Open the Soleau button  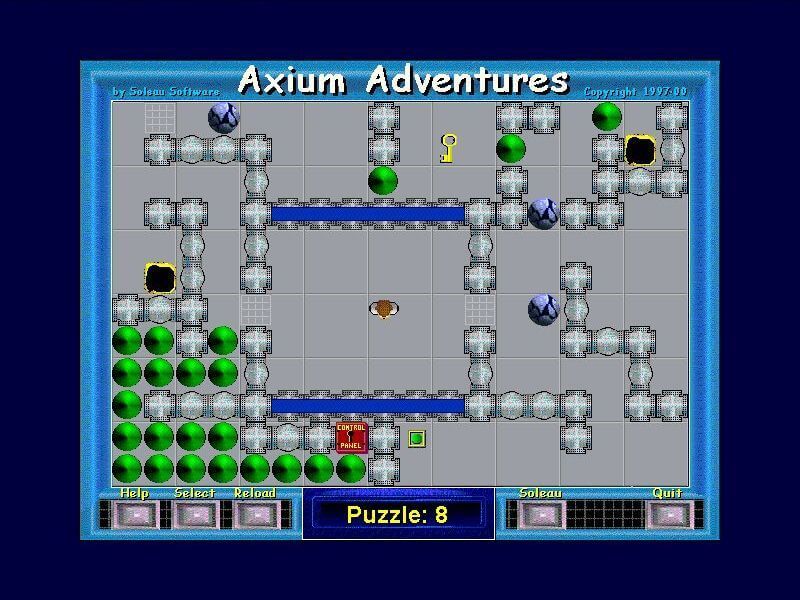pos(540,514)
